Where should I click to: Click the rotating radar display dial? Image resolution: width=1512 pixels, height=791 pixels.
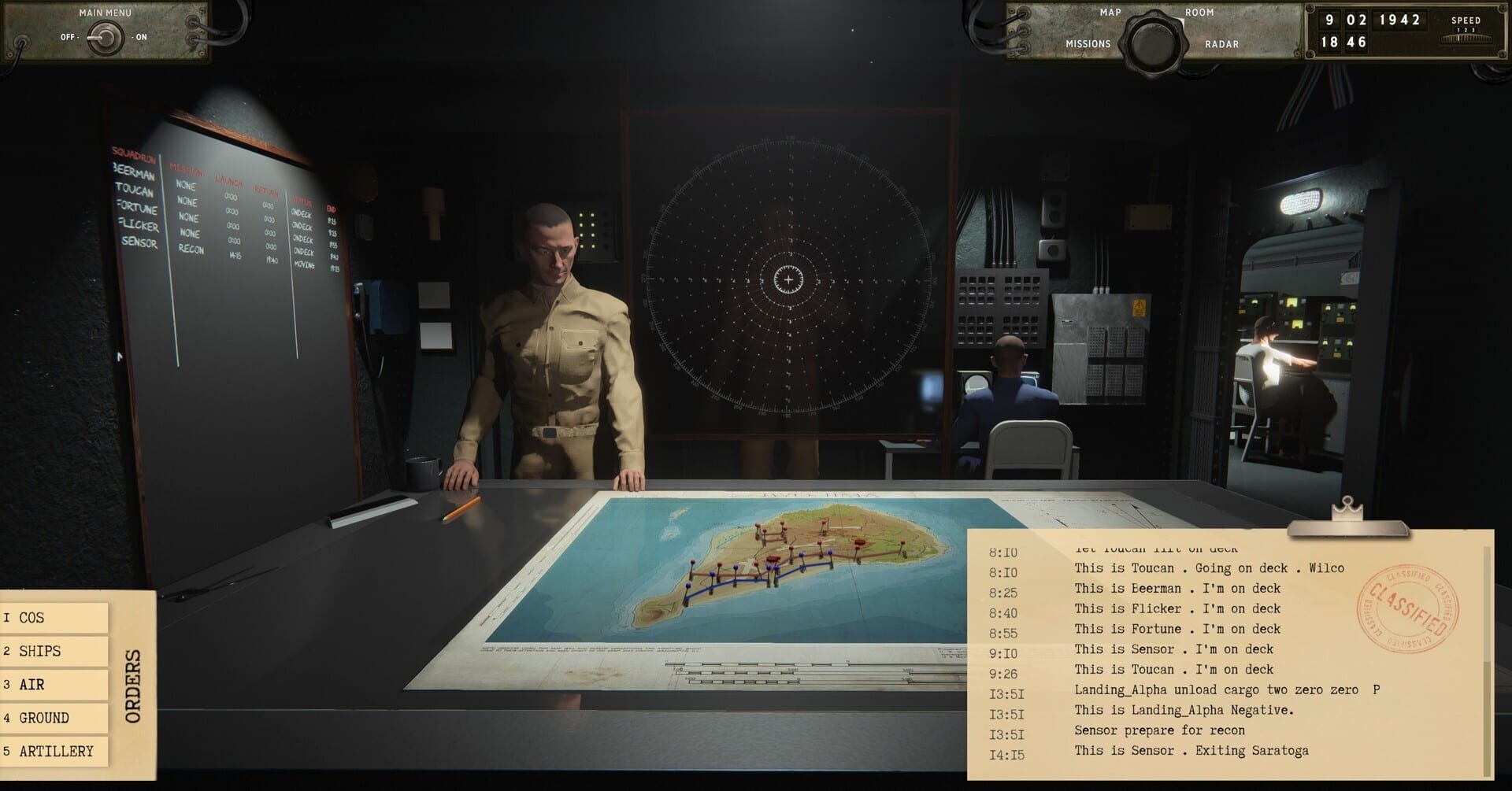pos(787,277)
